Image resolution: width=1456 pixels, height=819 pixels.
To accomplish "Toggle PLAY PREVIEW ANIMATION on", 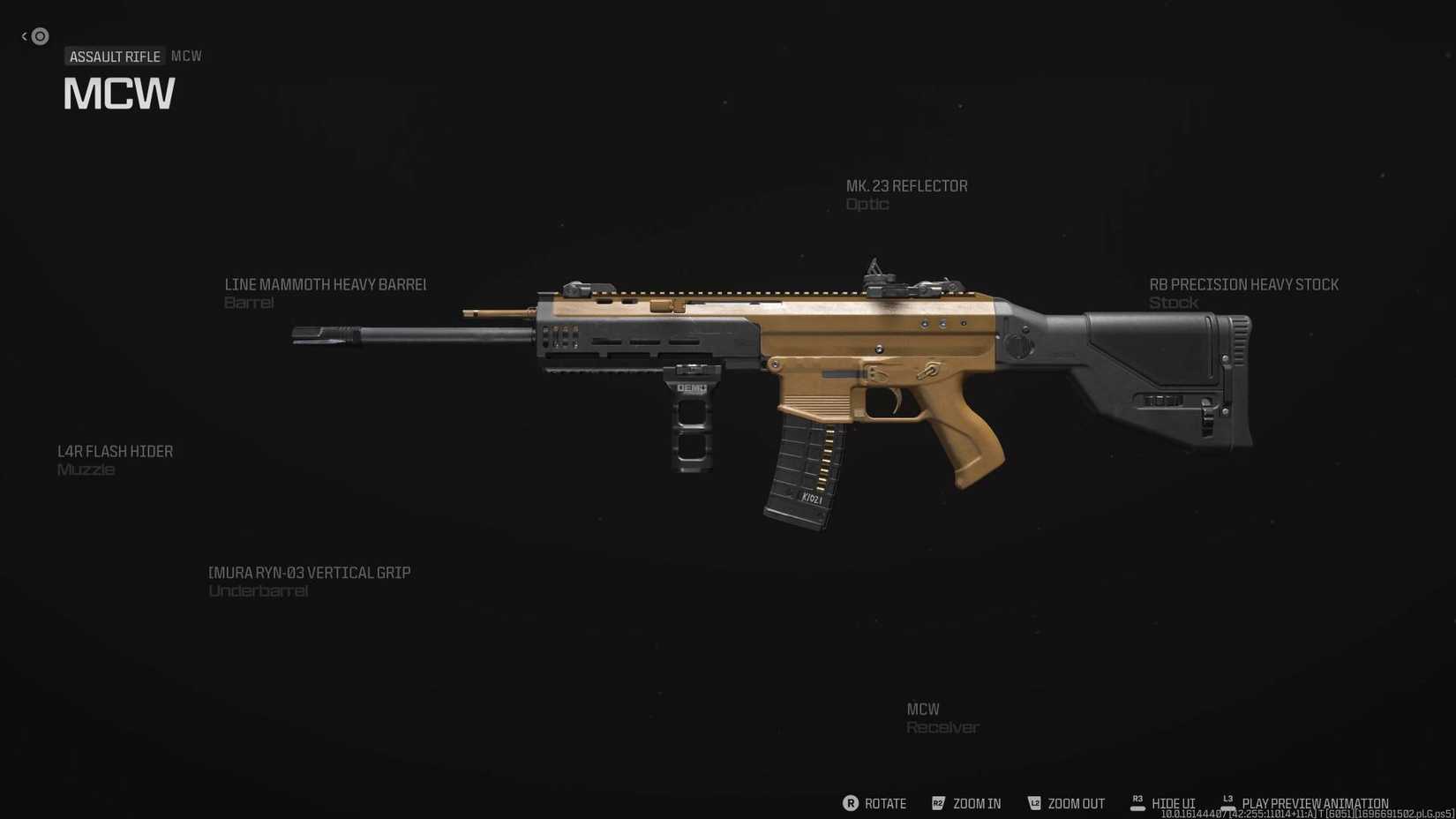I will point(1315,803).
